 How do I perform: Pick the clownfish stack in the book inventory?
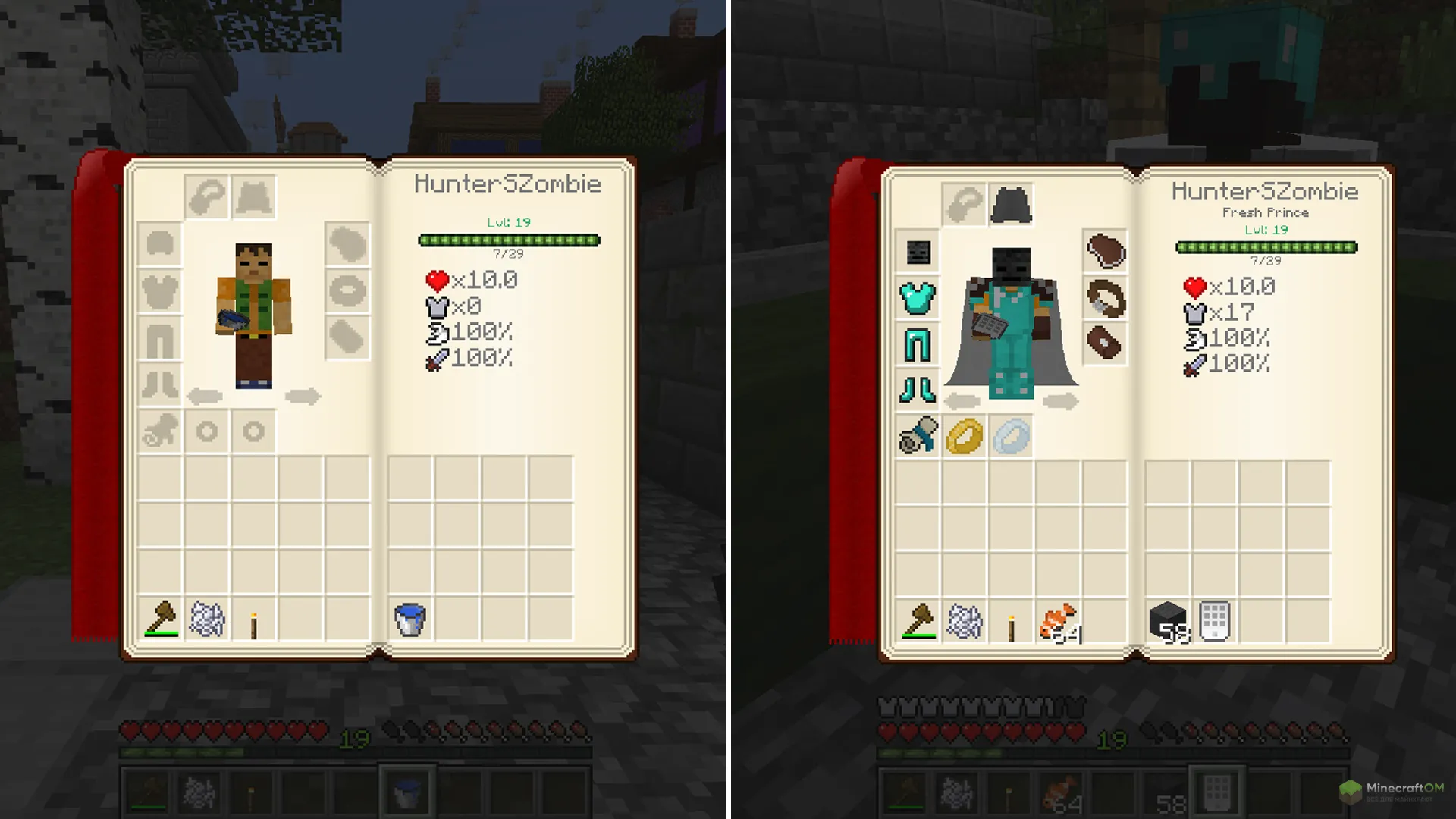pyautogui.click(x=1058, y=622)
